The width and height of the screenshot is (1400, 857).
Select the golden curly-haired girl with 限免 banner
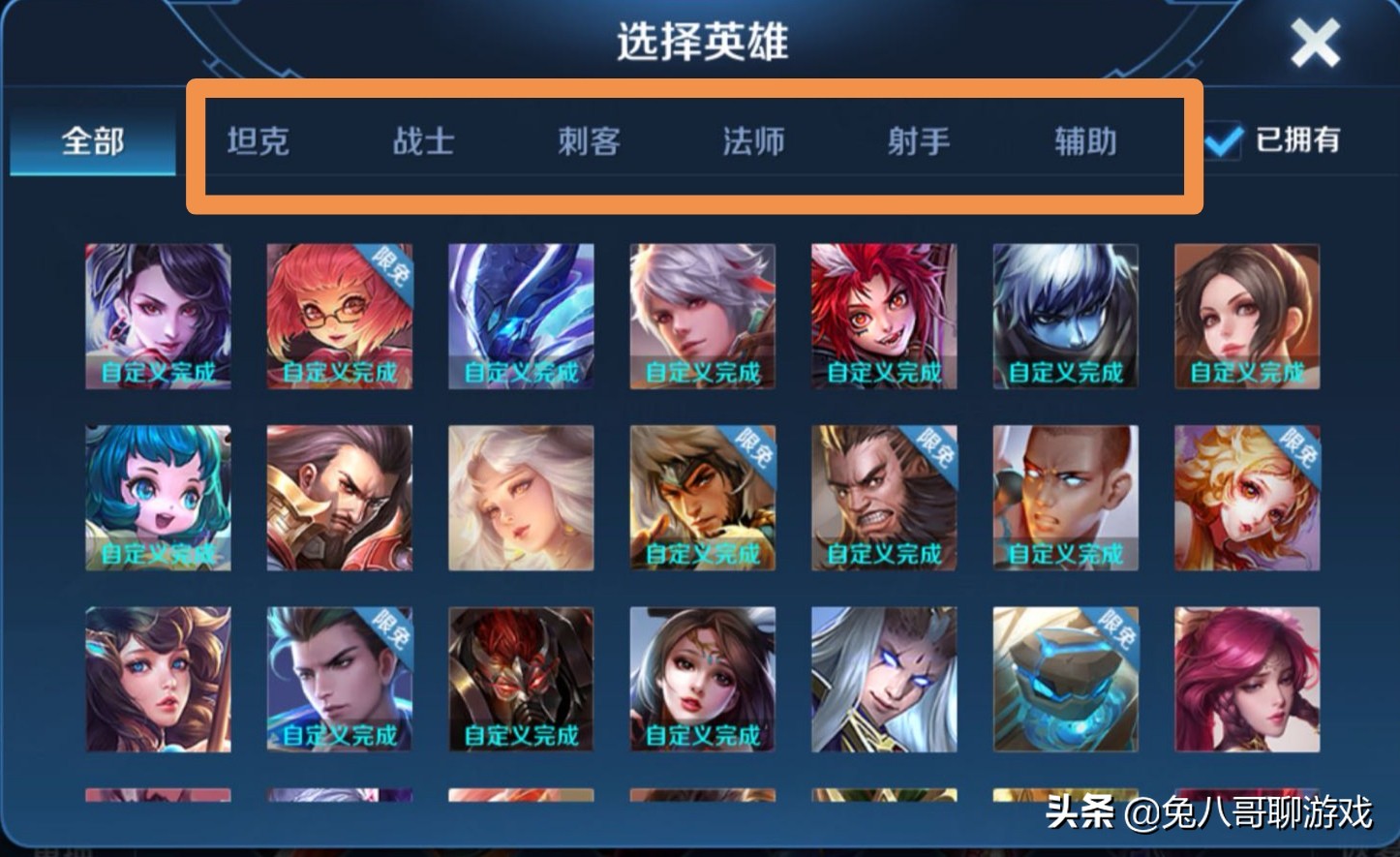(1247, 497)
